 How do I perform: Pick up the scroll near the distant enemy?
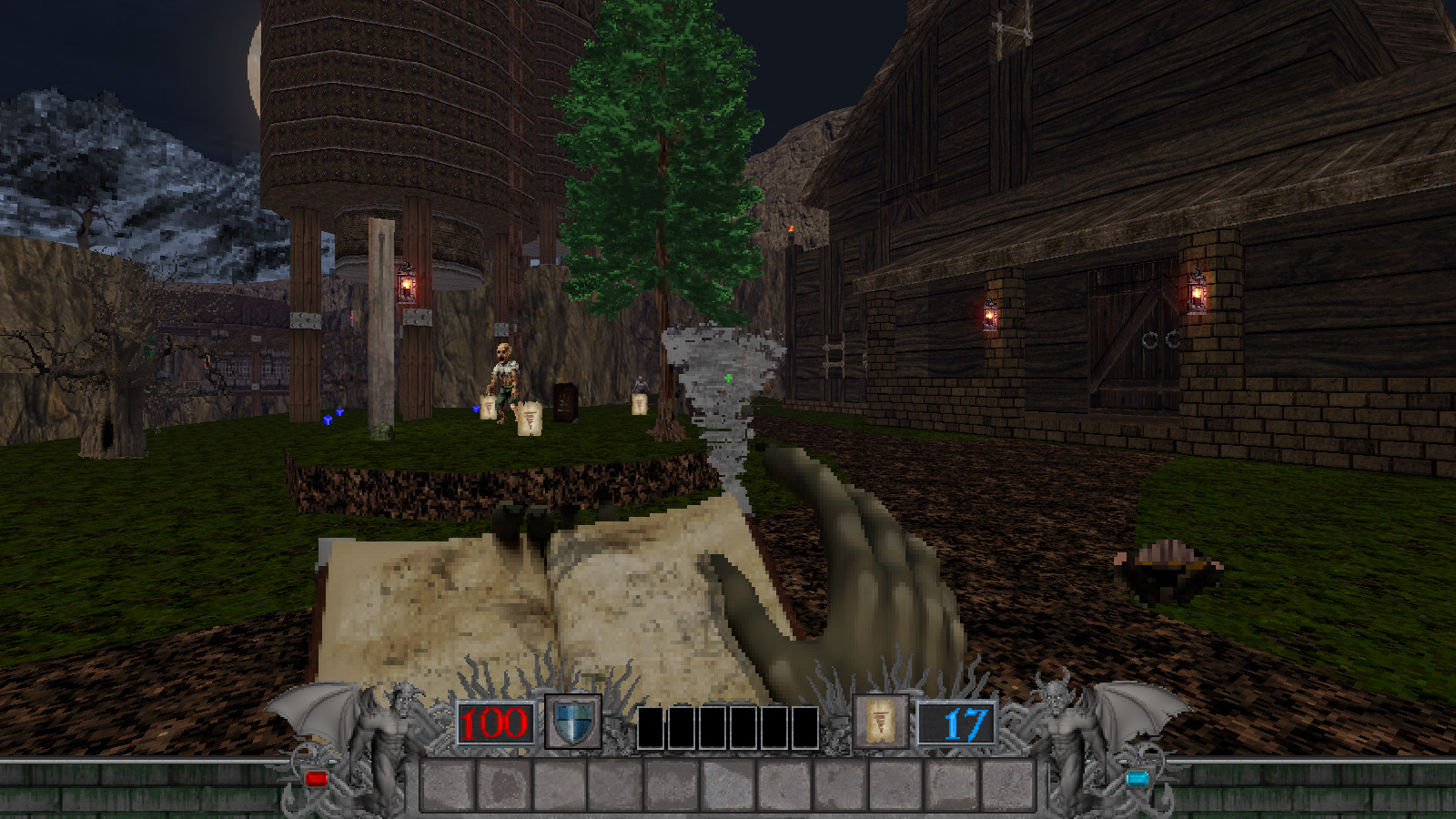(x=641, y=404)
